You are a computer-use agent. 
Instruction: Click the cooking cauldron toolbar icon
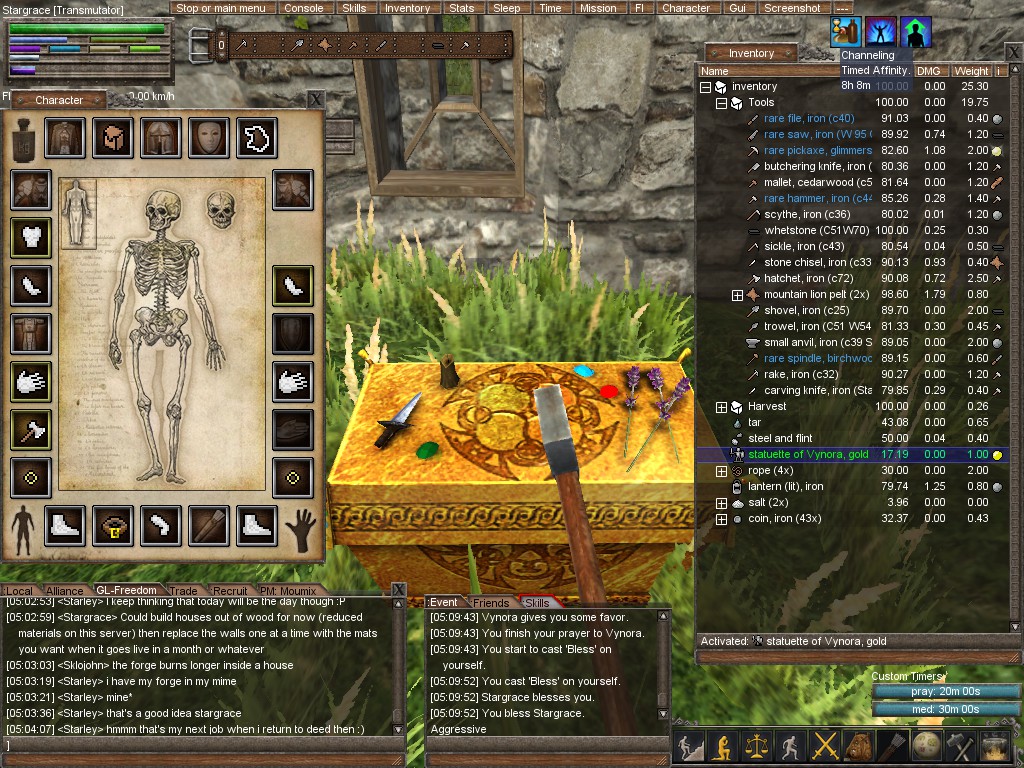point(995,746)
